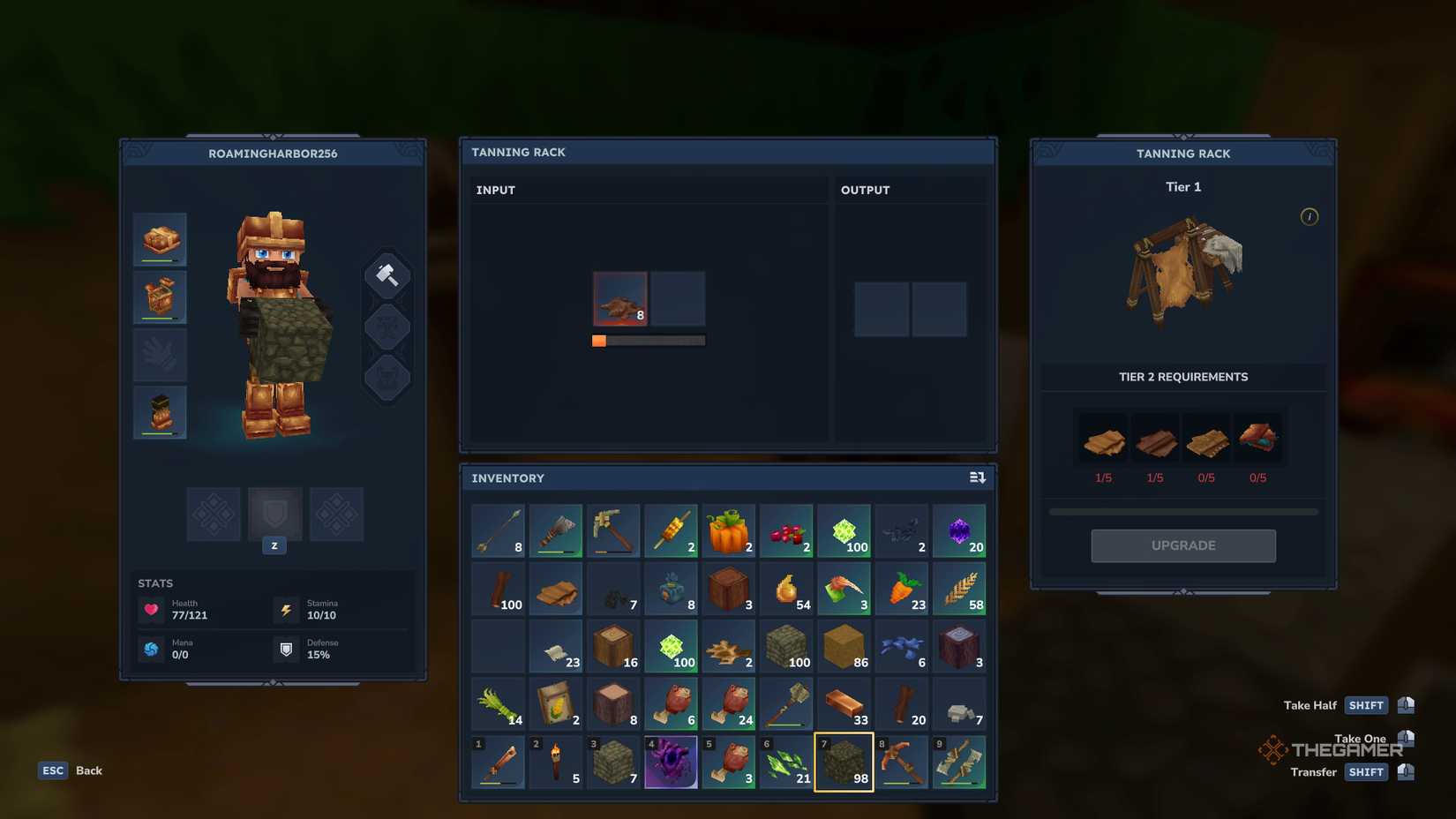Image resolution: width=1456 pixels, height=819 pixels.
Task: Click the ESC Back control
Action: 53,770
